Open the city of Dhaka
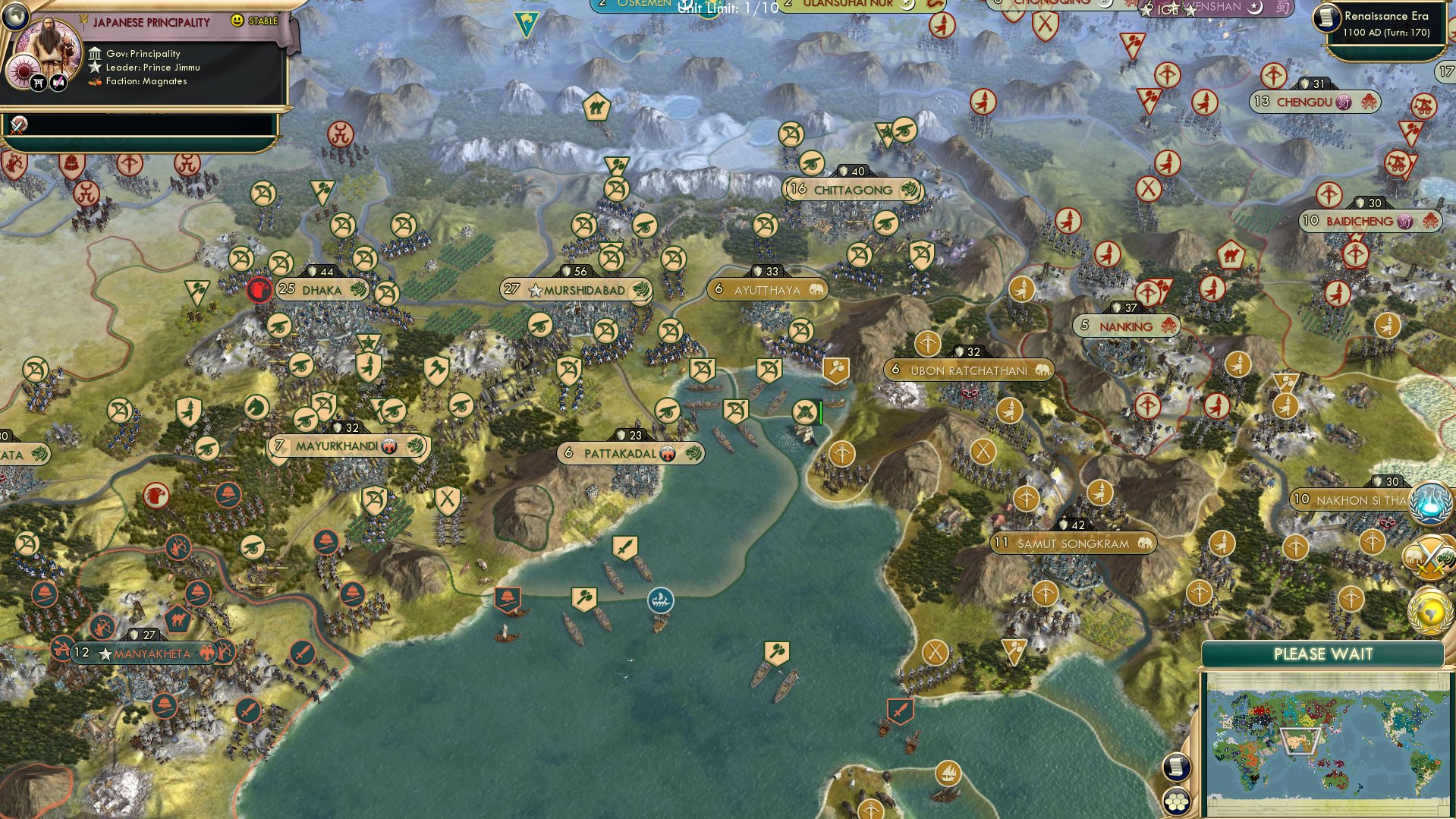 322,289
